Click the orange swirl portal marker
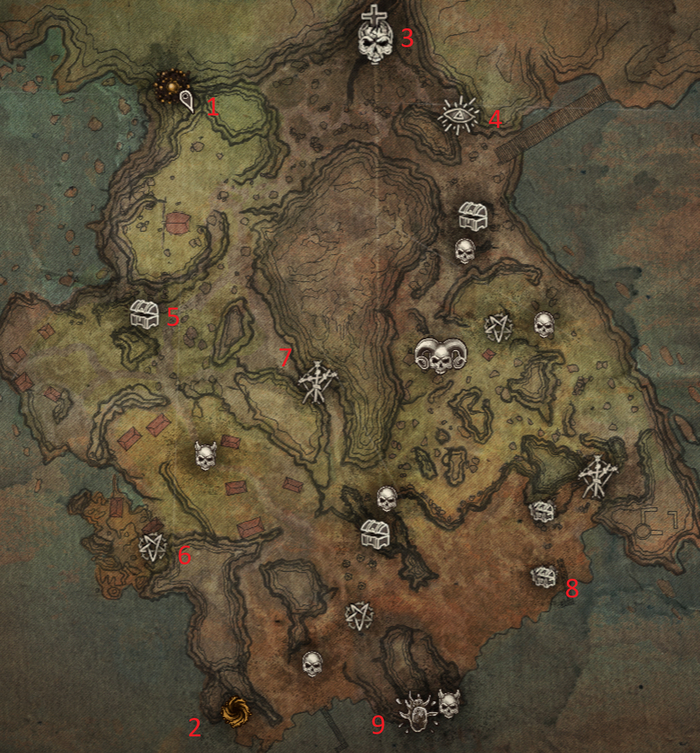The width and height of the screenshot is (700, 753). (236, 711)
